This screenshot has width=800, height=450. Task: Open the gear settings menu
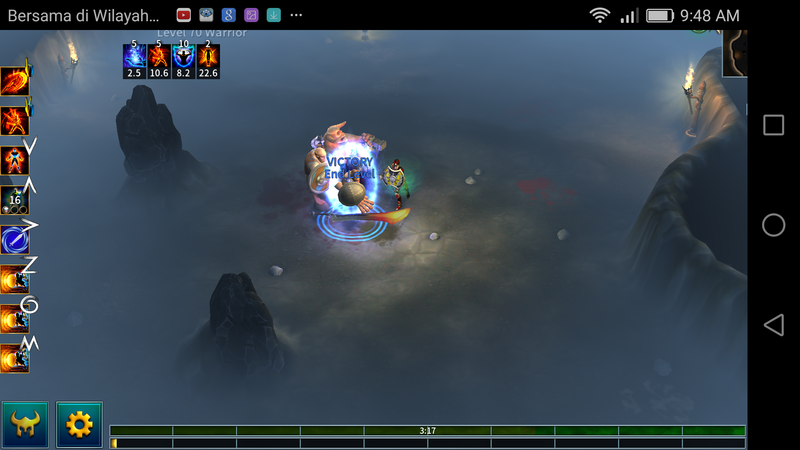(79, 424)
